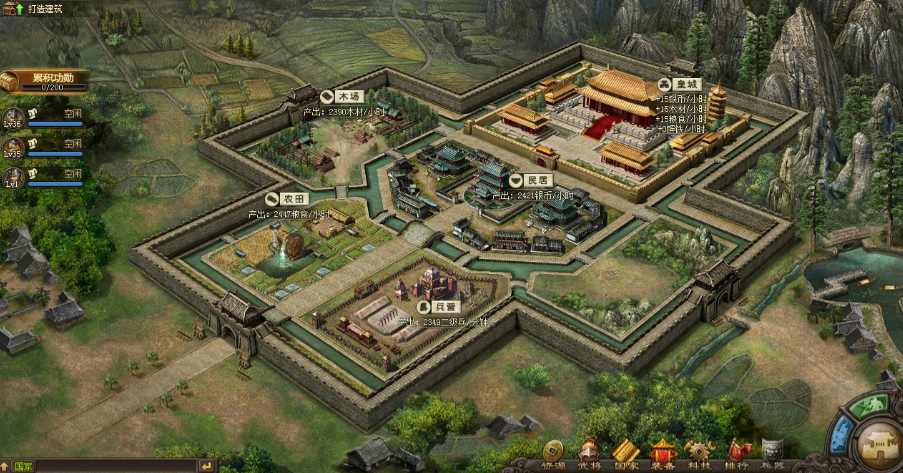Open the 装备 equipment menu
This screenshot has height=473, width=903.
click(662, 453)
